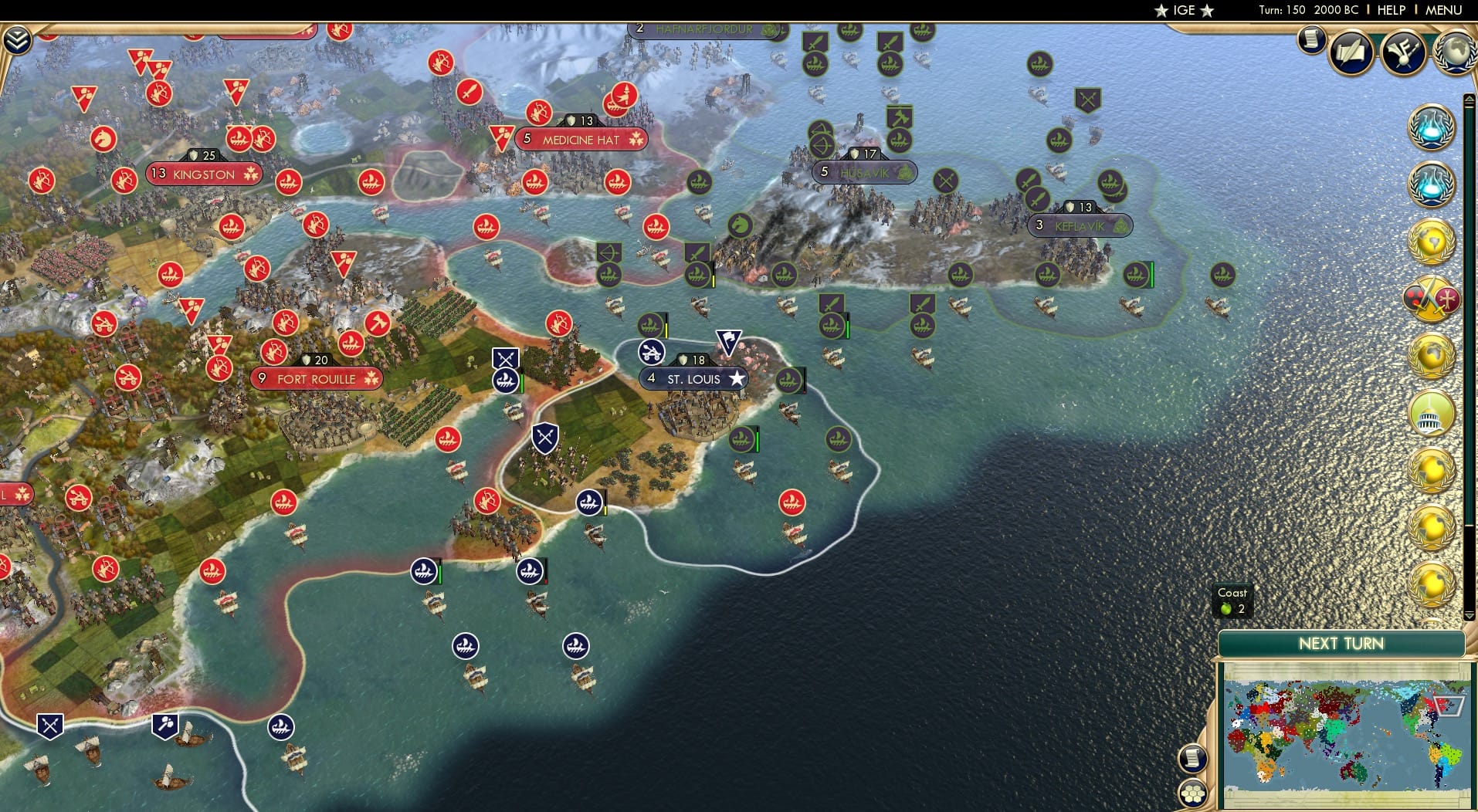Click the Coast tile yield popup
Screen dimensions: 1478x812
pos(1232,601)
